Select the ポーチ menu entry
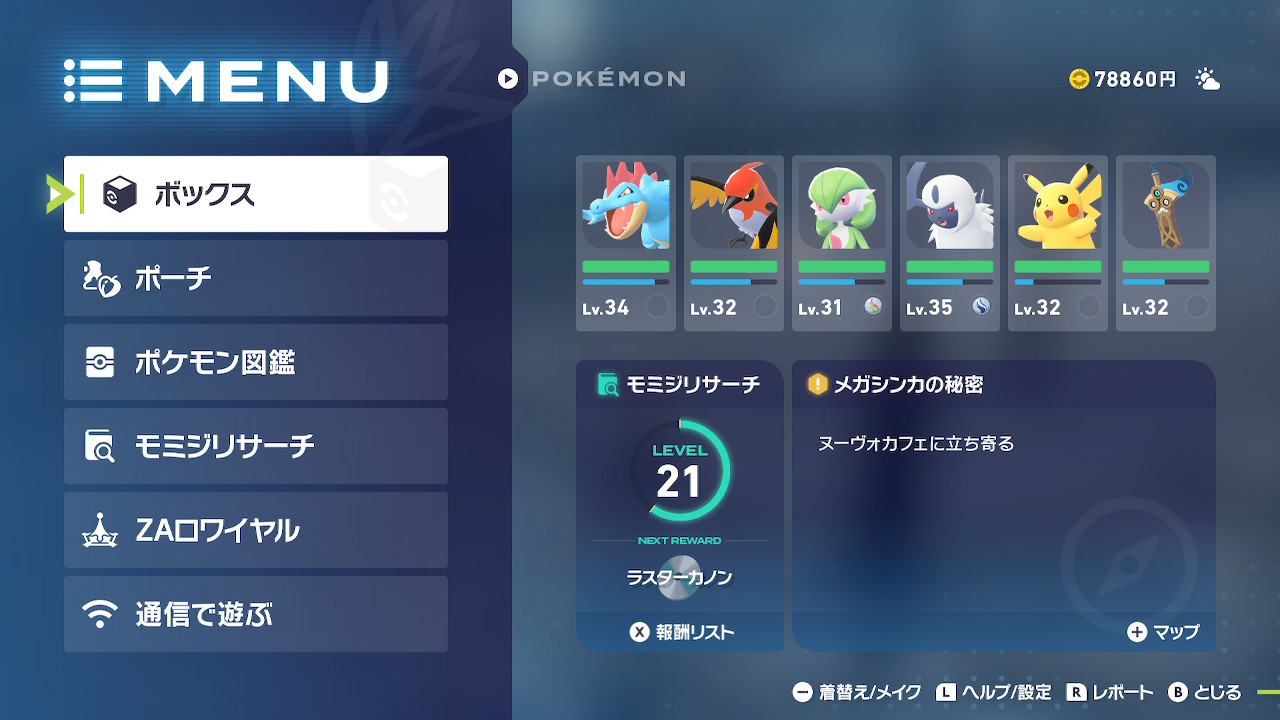The height and width of the screenshot is (720, 1280). click(x=255, y=278)
